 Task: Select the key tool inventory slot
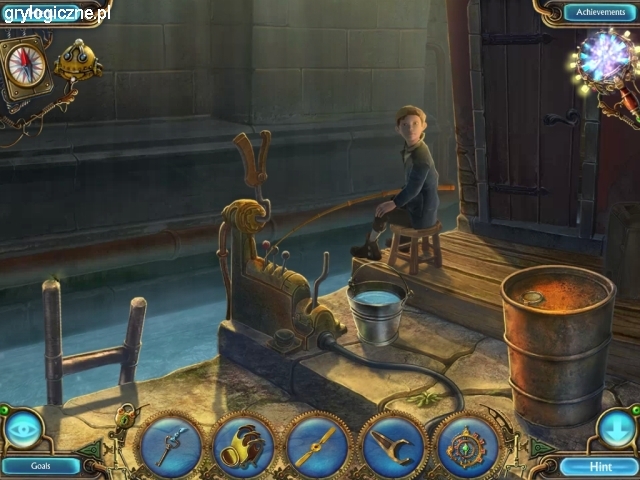coord(170,445)
